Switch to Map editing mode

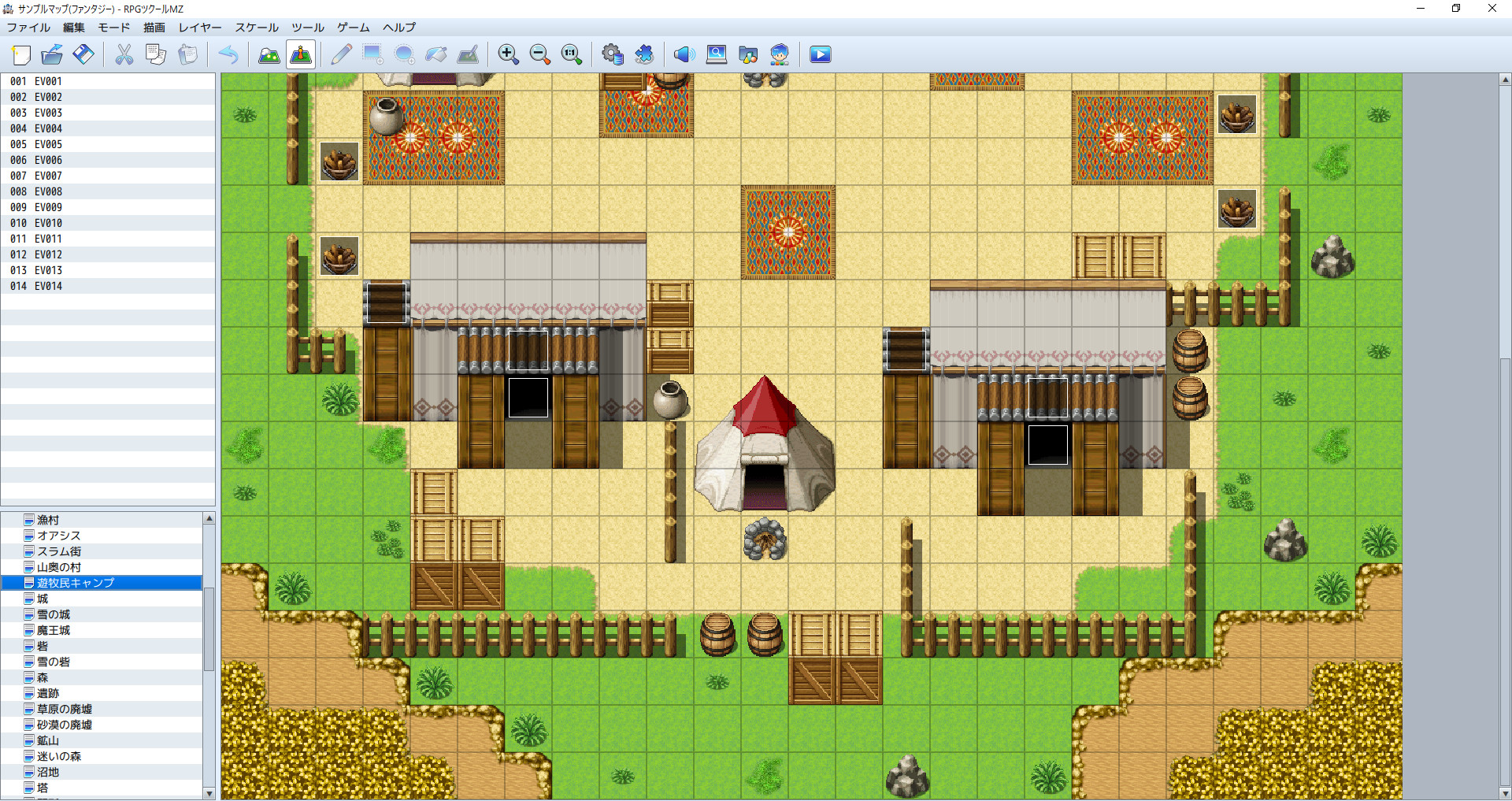(268, 54)
